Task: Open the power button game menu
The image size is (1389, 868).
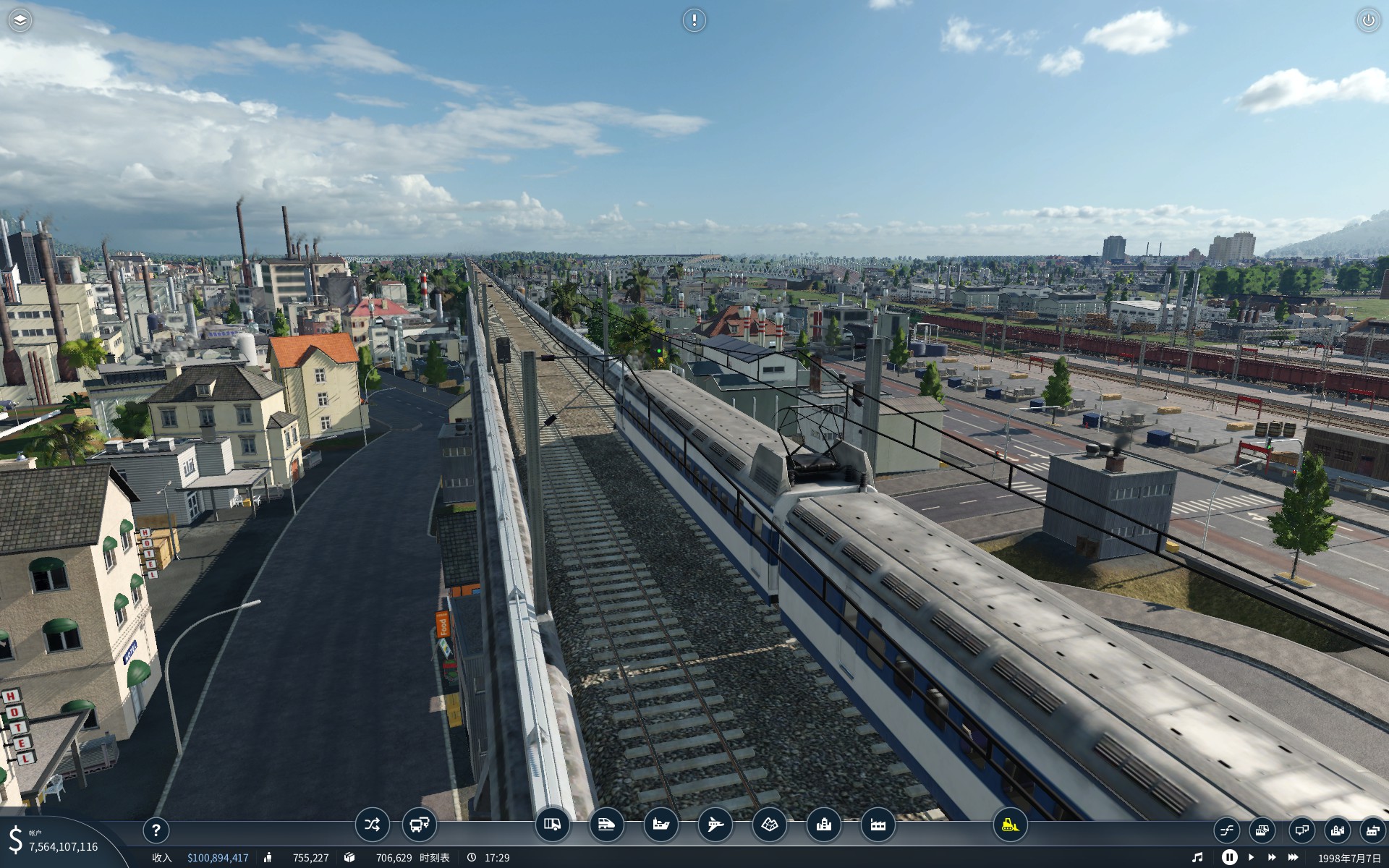Action: point(1368,20)
